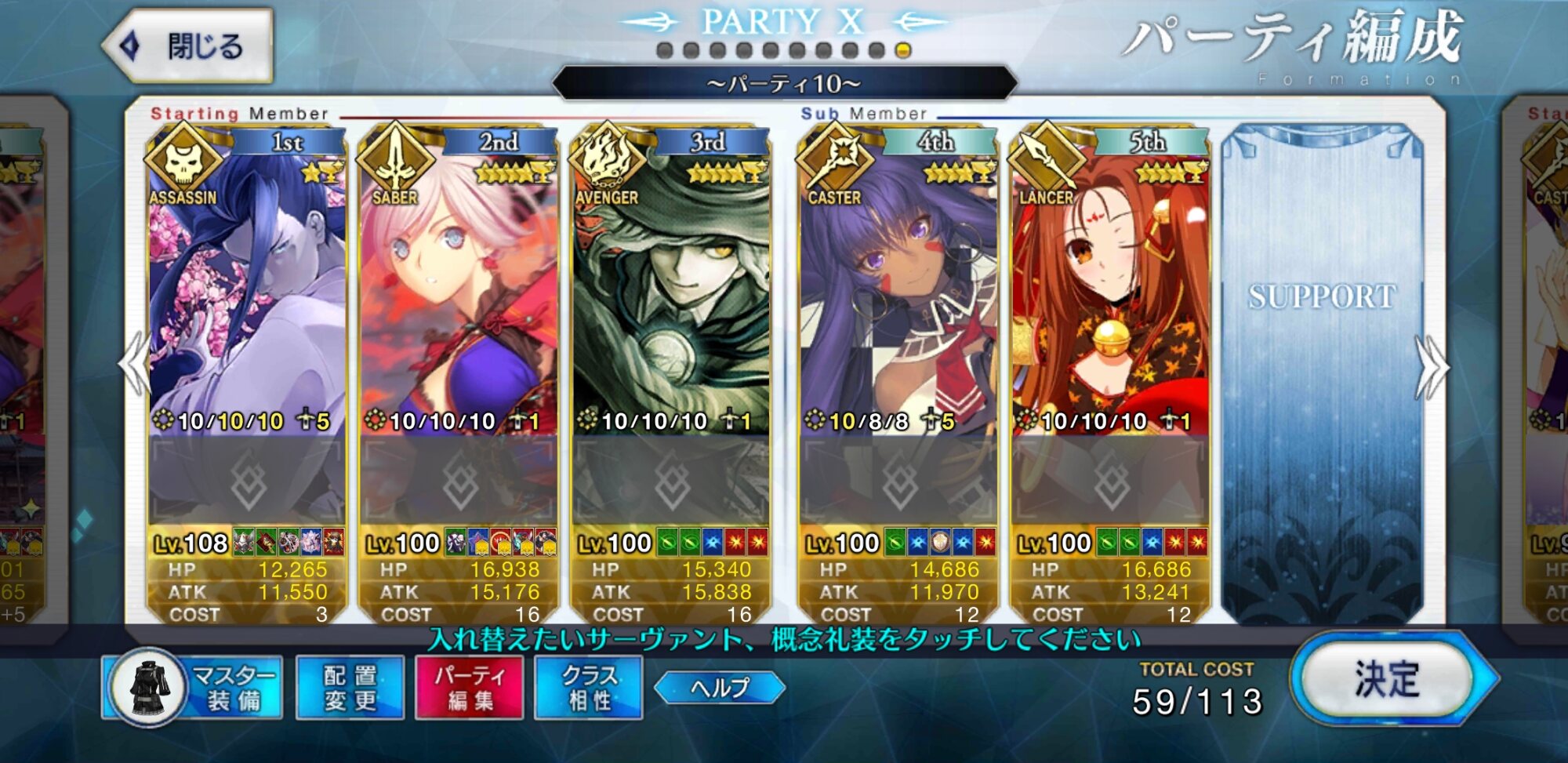This screenshot has width=1568, height=763.
Task: Open the パーティ編集 party edit option
Action: (470, 688)
